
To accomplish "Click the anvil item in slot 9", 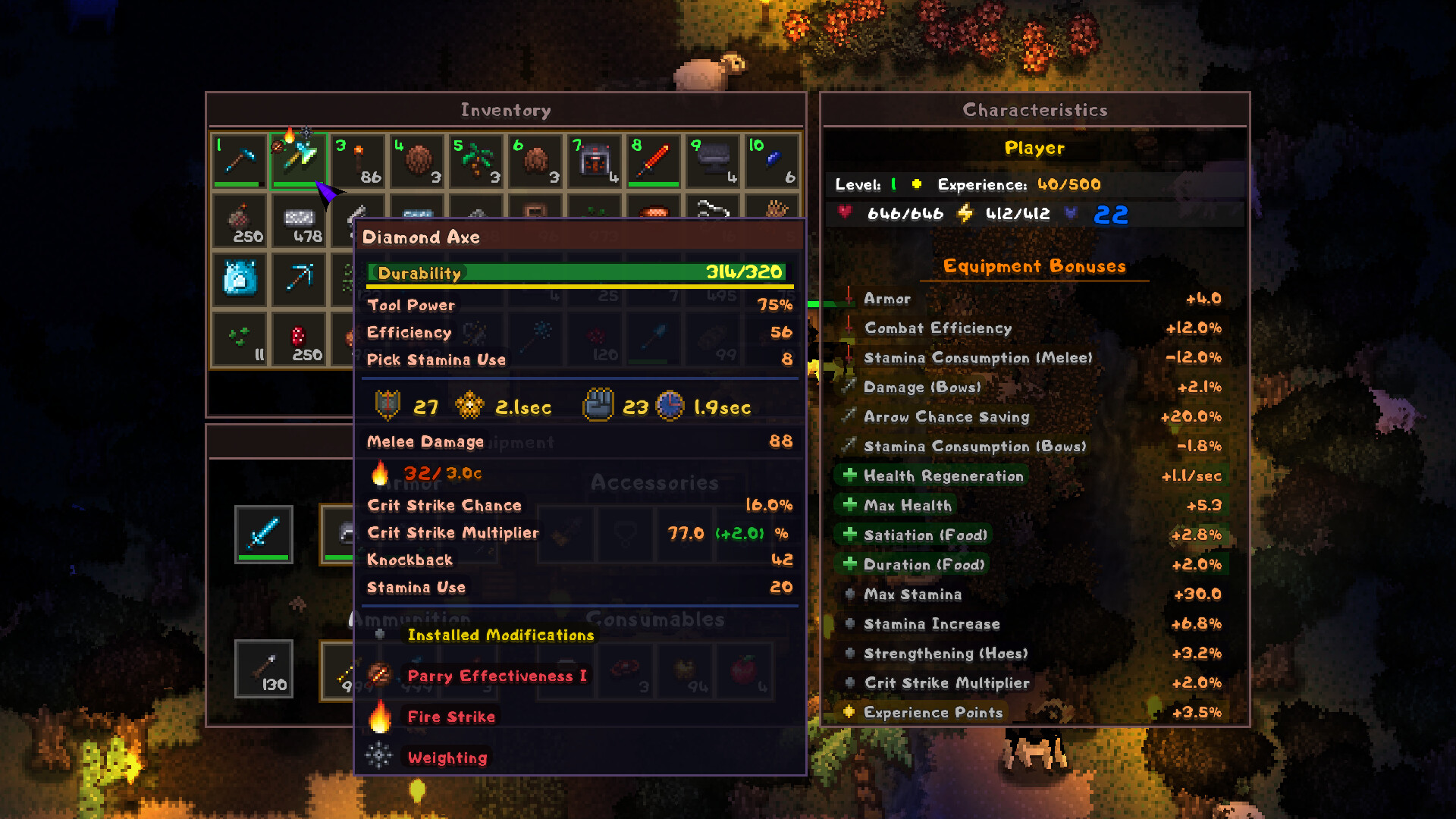I will 712,160.
